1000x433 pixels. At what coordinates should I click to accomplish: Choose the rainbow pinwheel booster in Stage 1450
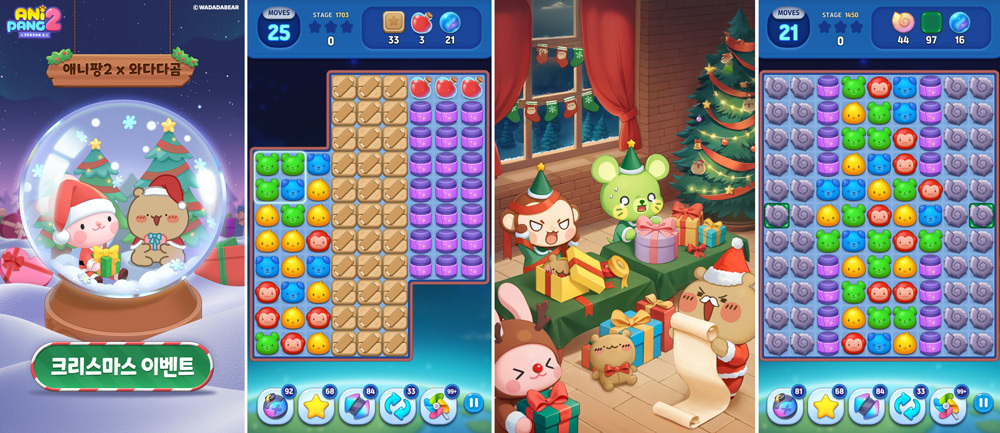948,405
